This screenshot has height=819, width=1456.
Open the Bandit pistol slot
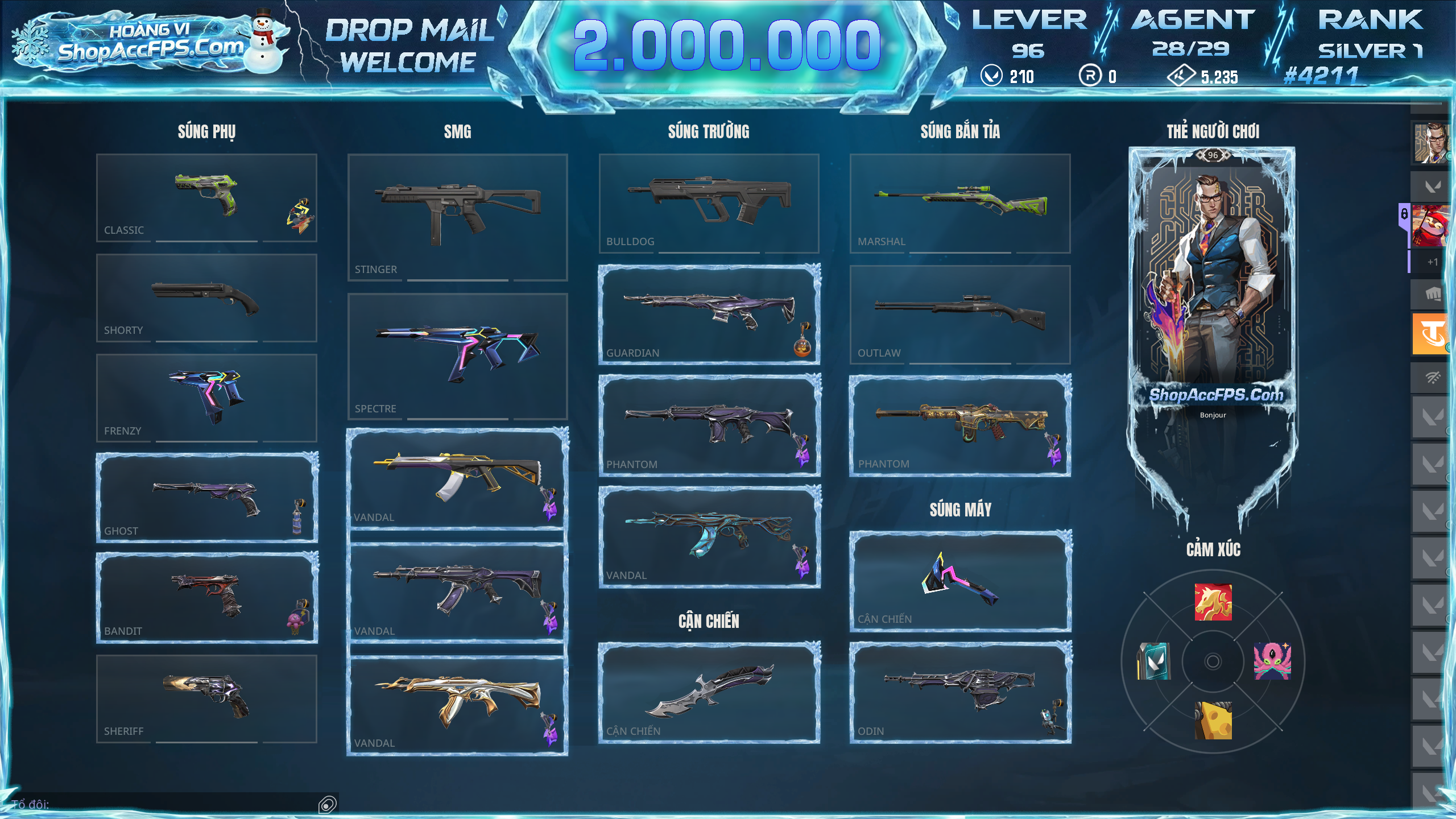point(206,597)
